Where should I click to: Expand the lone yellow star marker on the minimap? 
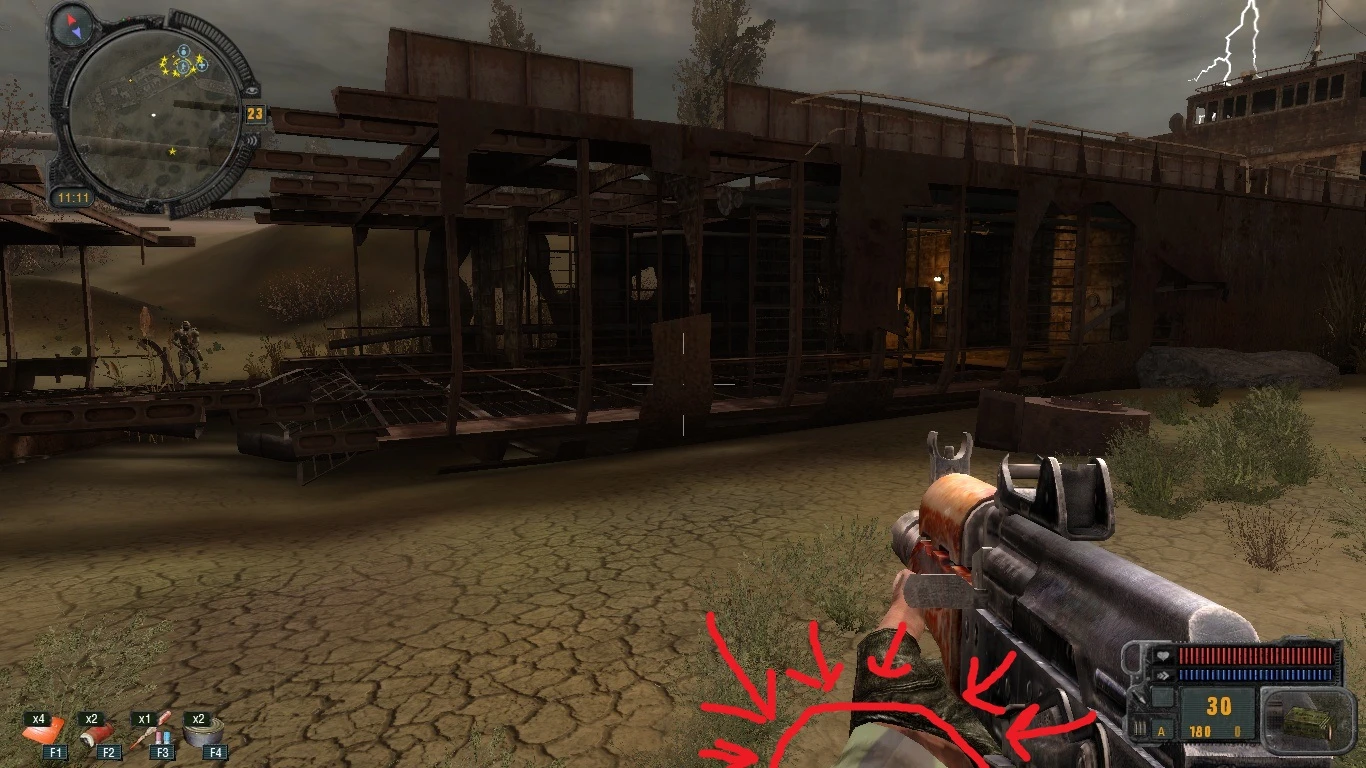[172, 150]
